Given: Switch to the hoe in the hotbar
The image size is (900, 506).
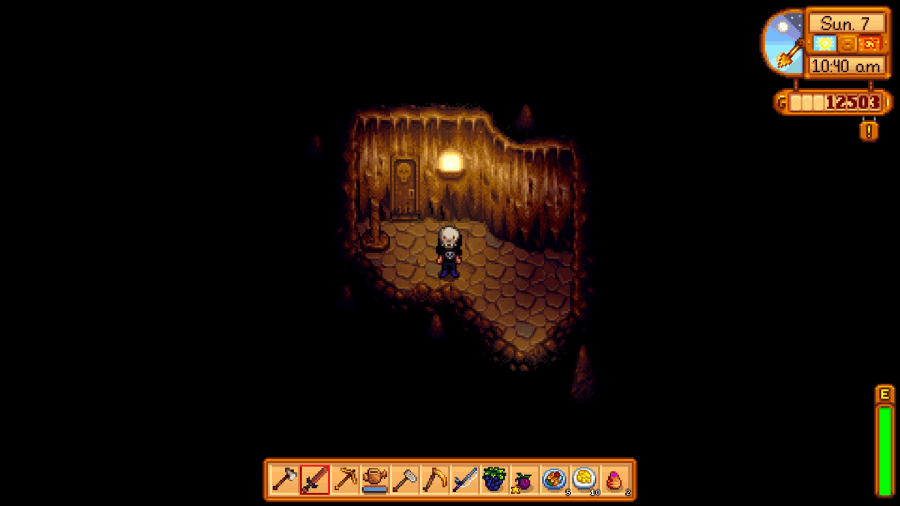Looking at the screenshot, I should 405,479.
